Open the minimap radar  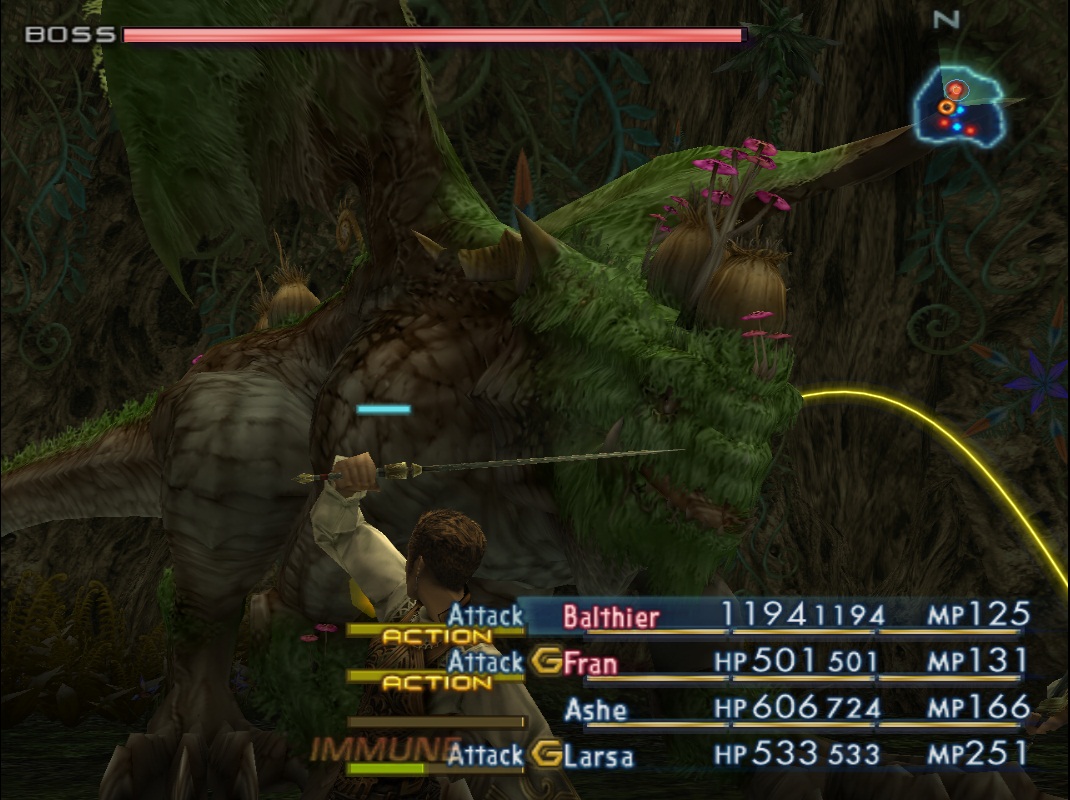957,105
